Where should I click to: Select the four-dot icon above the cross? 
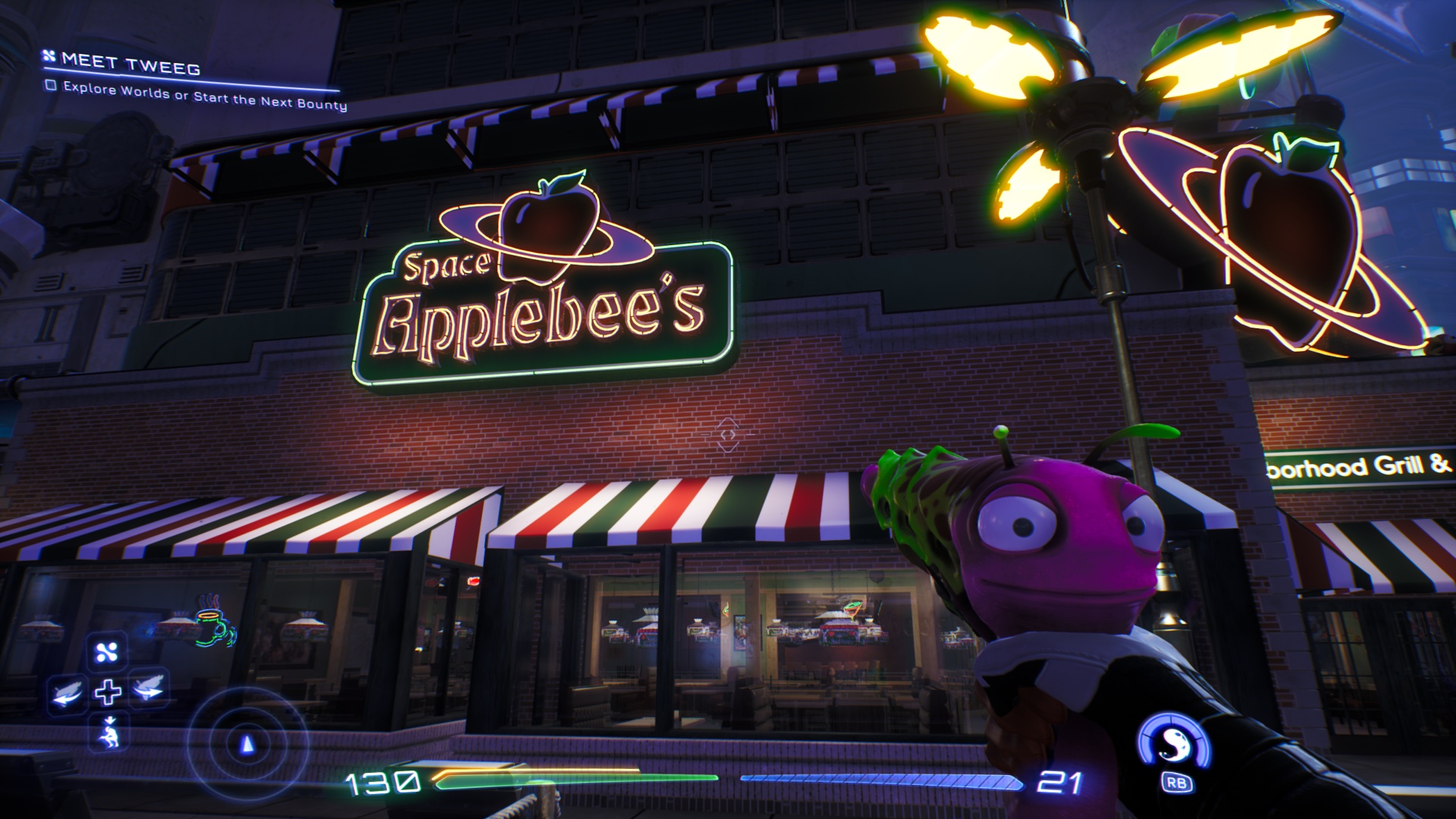pyautogui.click(x=107, y=652)
